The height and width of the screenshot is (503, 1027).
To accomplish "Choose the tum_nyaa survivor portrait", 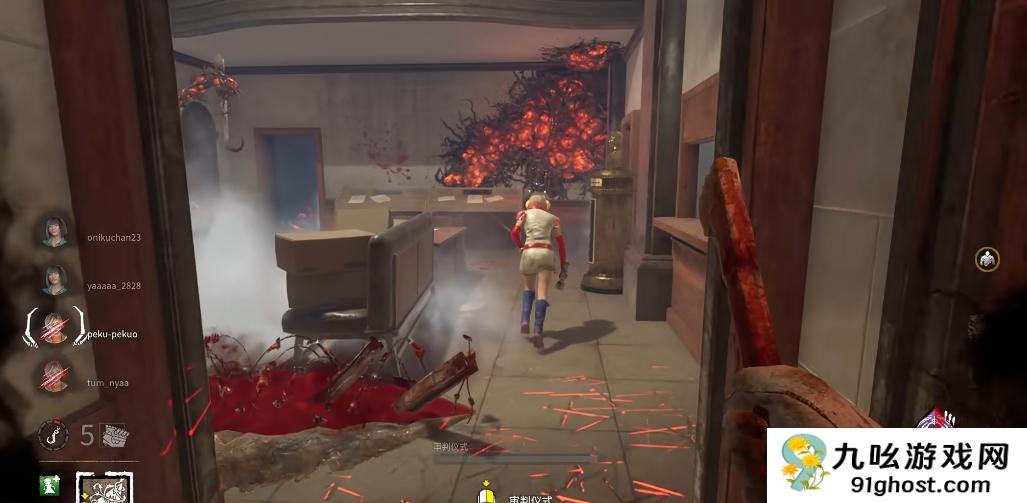I will tap(54, 376).
